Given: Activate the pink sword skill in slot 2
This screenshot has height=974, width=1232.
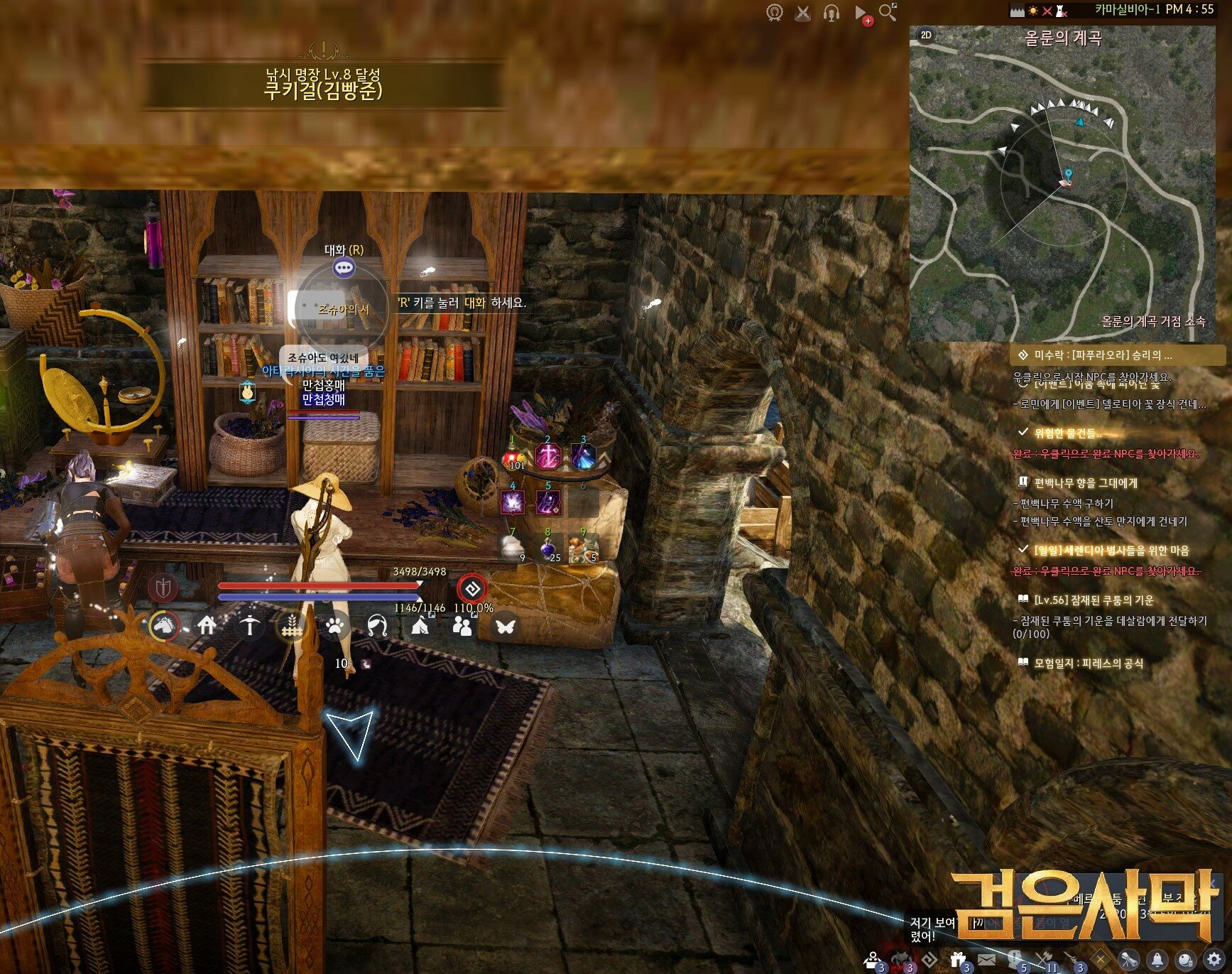Looking at the screenshot, I should (548, 457).
